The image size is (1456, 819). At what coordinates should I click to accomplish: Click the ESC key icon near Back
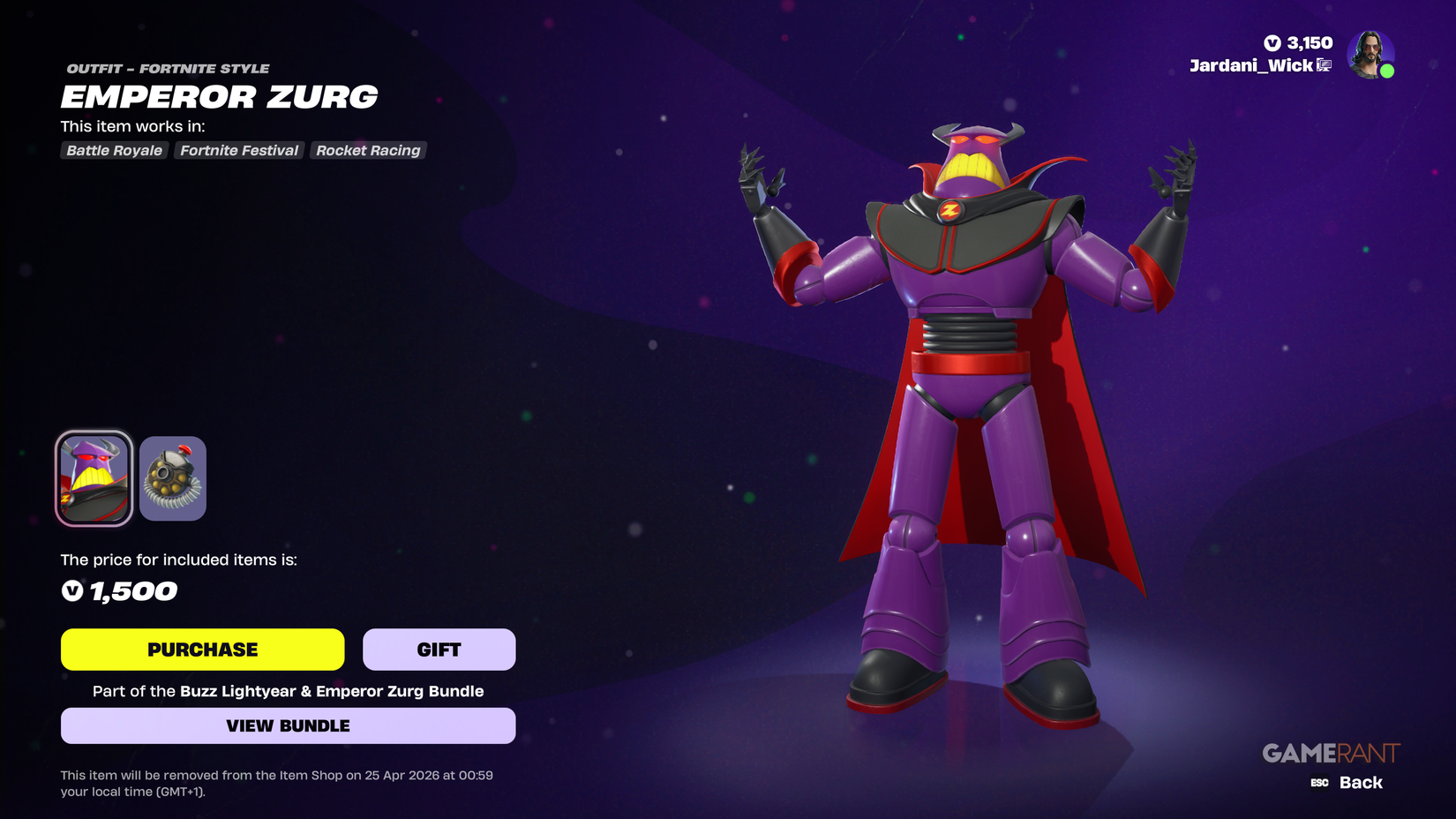click(x=1319, y=782)
